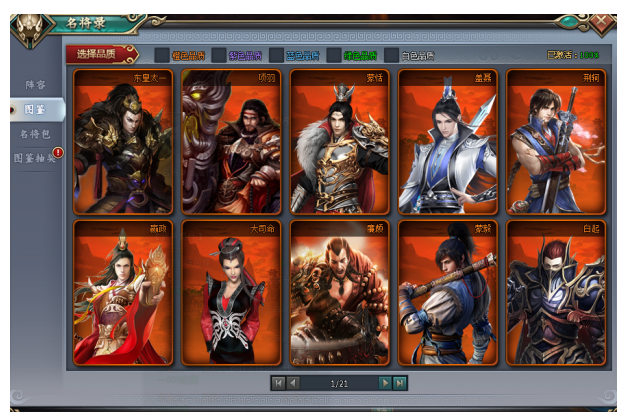The image size is (627, 419).
Task: Go to the previous page of heroes
Action: tap(293, 383)
